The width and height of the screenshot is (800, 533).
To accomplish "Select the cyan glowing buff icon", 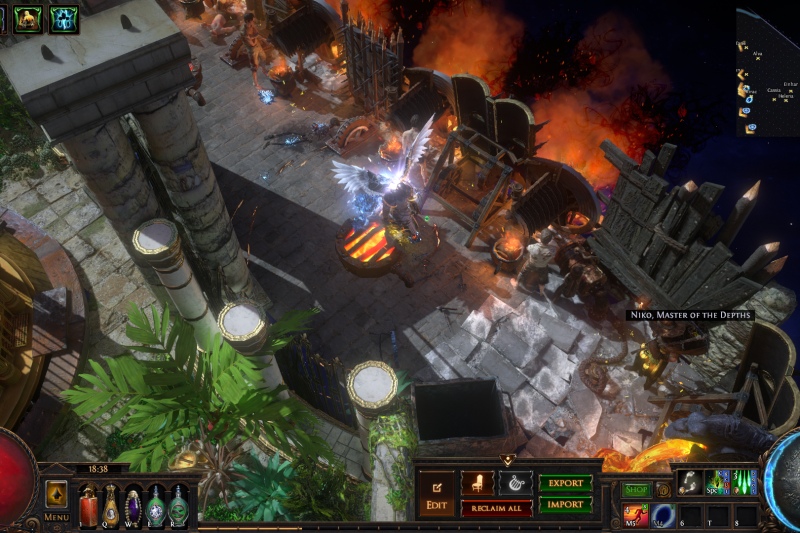I will pos(65,18).
